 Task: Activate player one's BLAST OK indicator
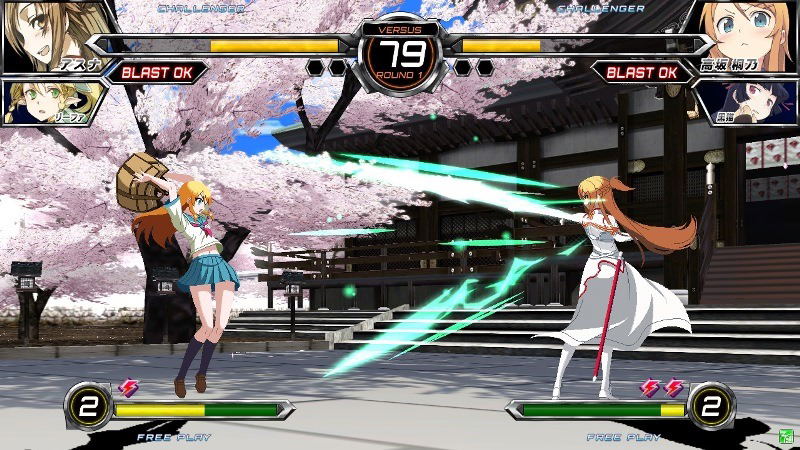point(159,72)
